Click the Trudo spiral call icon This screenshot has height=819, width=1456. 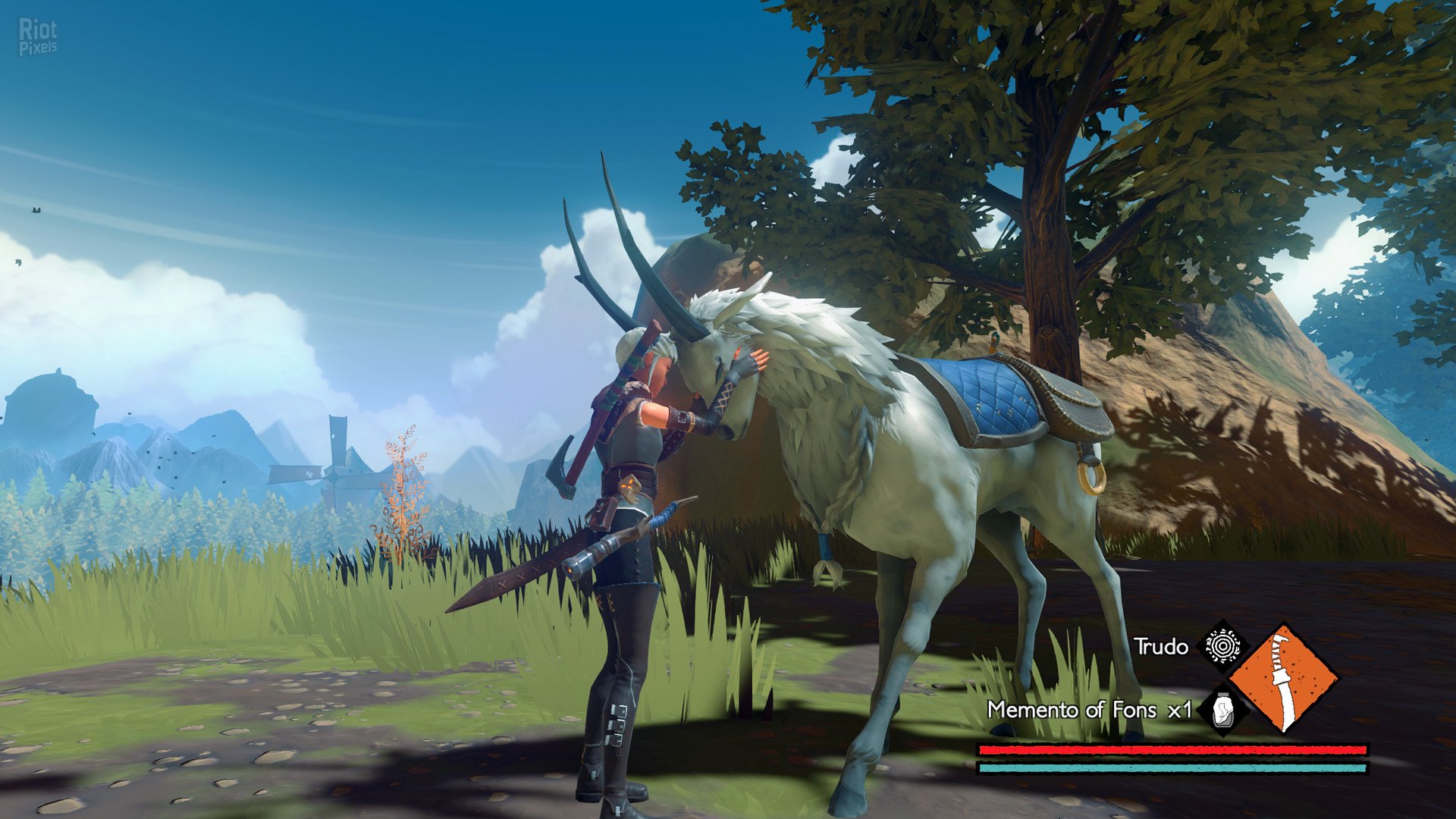click(1222, 646)
